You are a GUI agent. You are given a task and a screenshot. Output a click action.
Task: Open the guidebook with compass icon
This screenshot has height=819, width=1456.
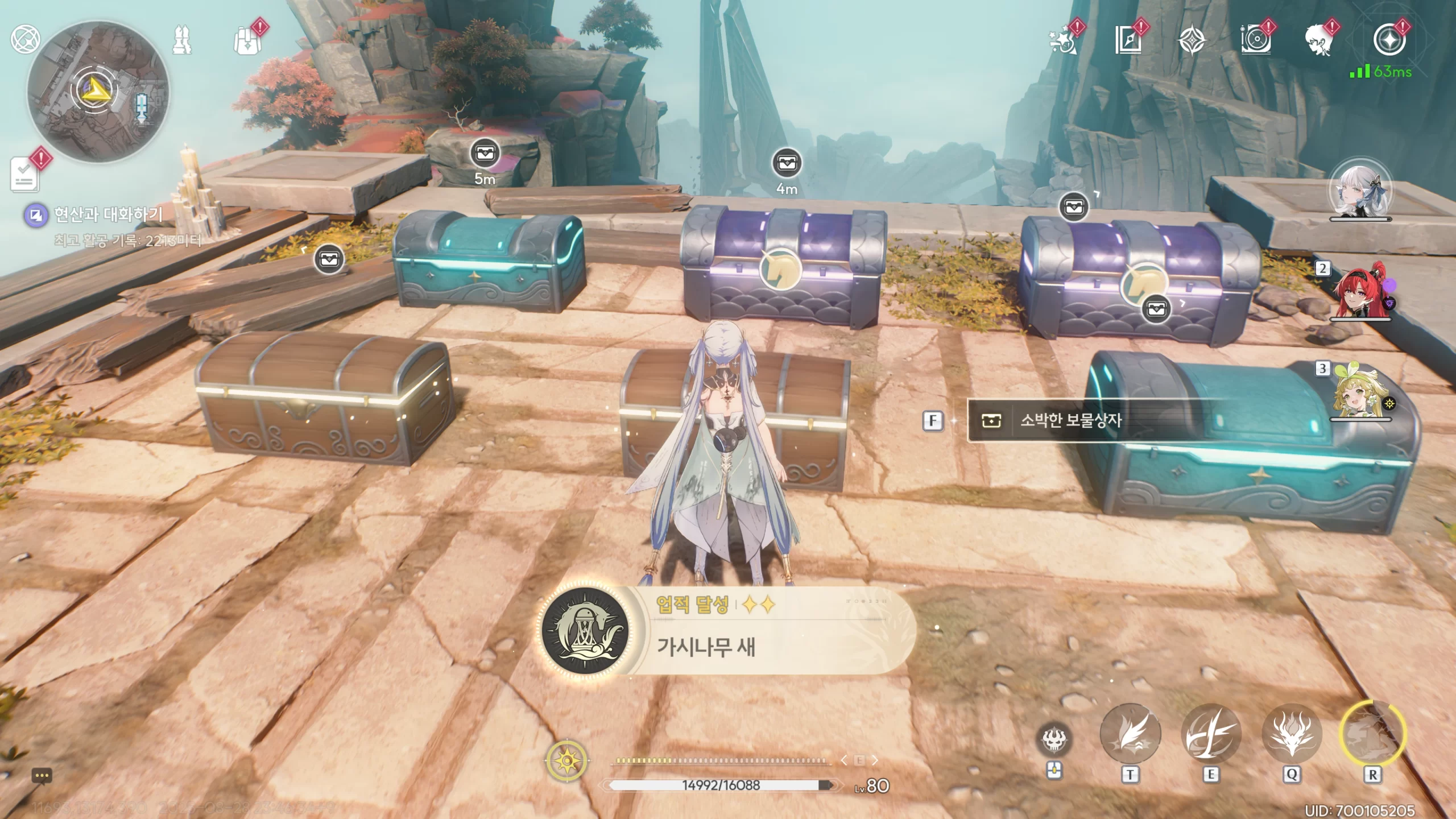point(1128,41)
